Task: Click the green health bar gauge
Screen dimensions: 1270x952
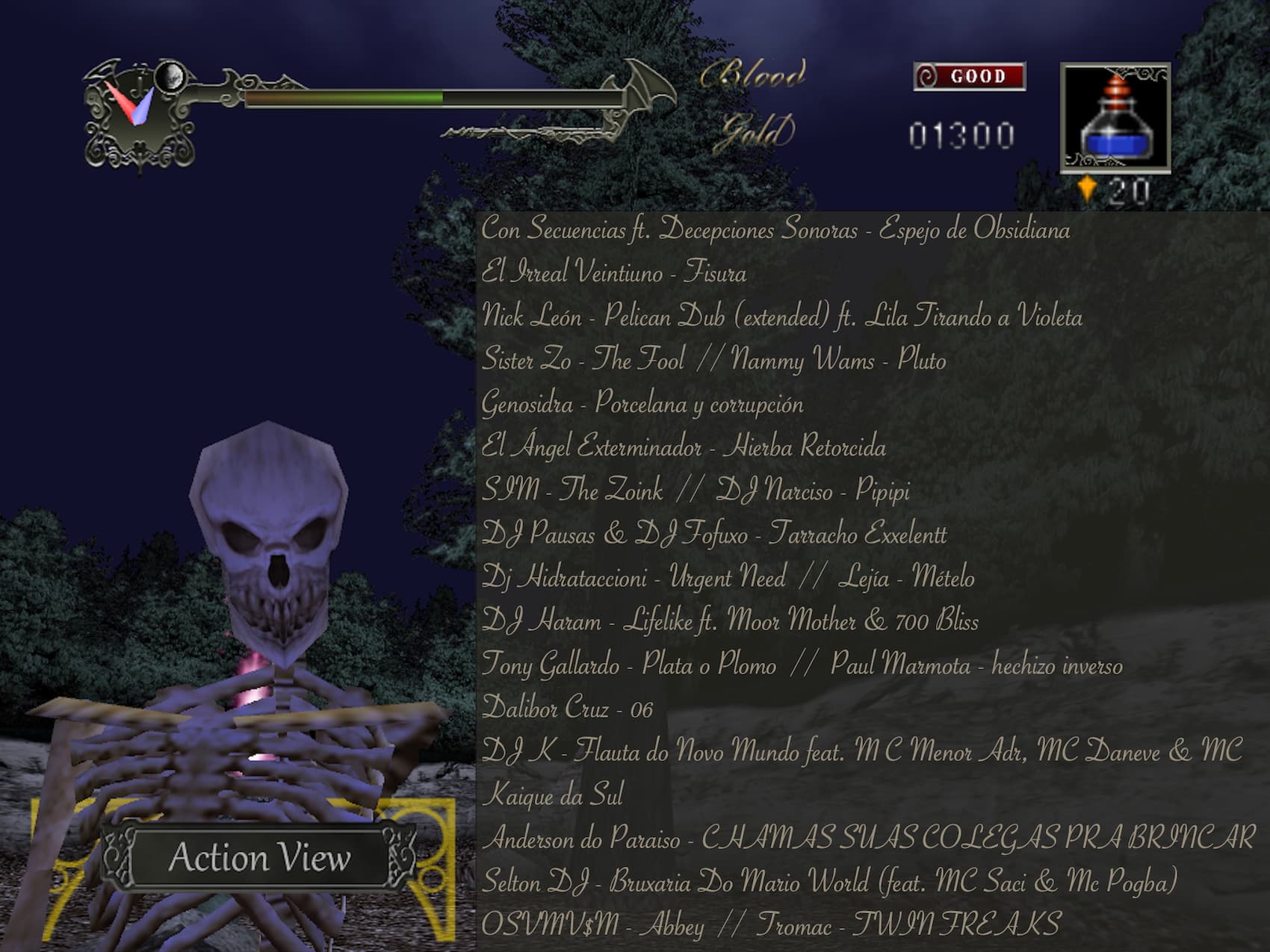Action: tap(344, 97)
